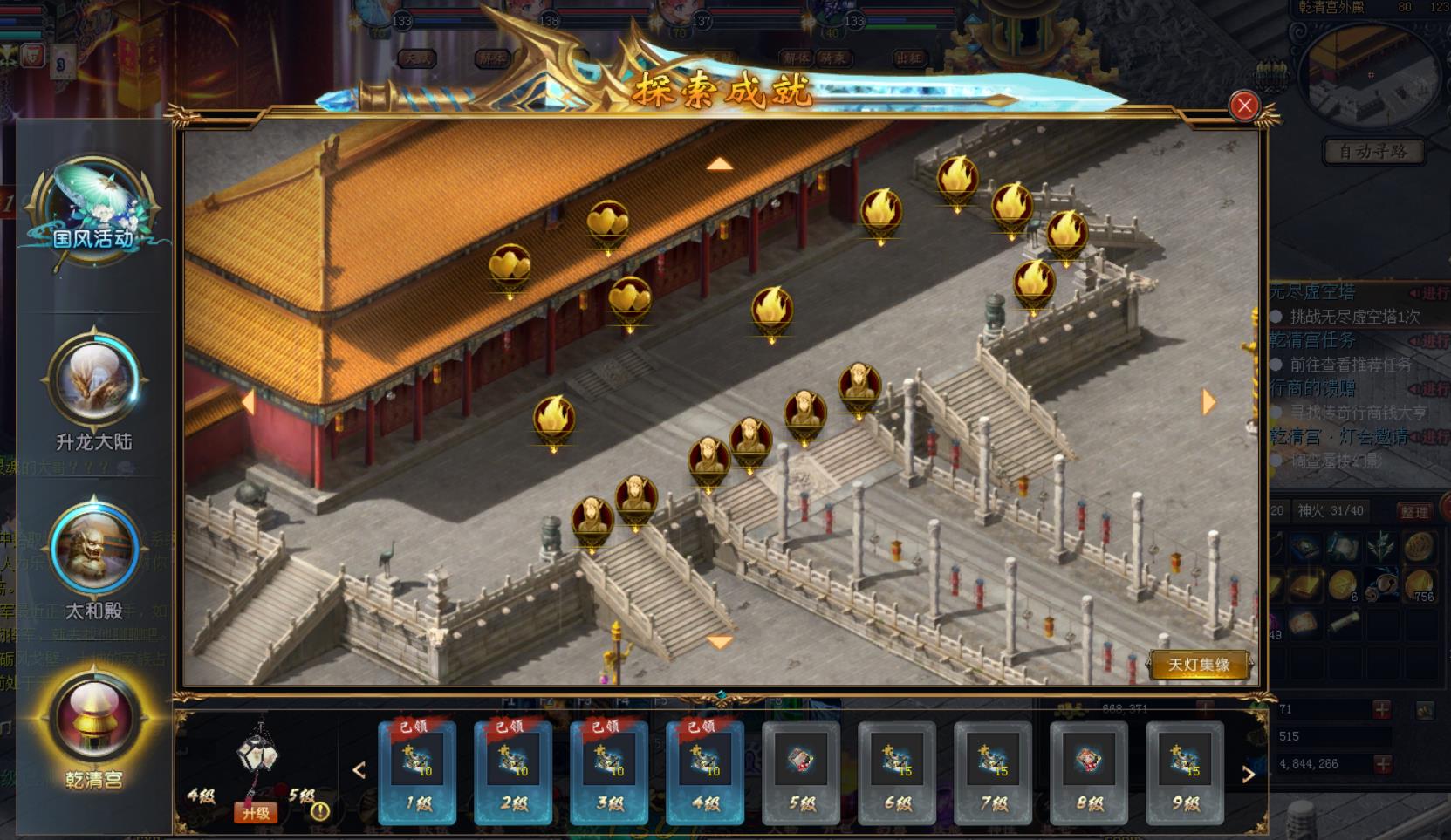This screenshot has width=1451, height=840.
Task: Open the 6级 reward card
Action: tap(897, 772)
